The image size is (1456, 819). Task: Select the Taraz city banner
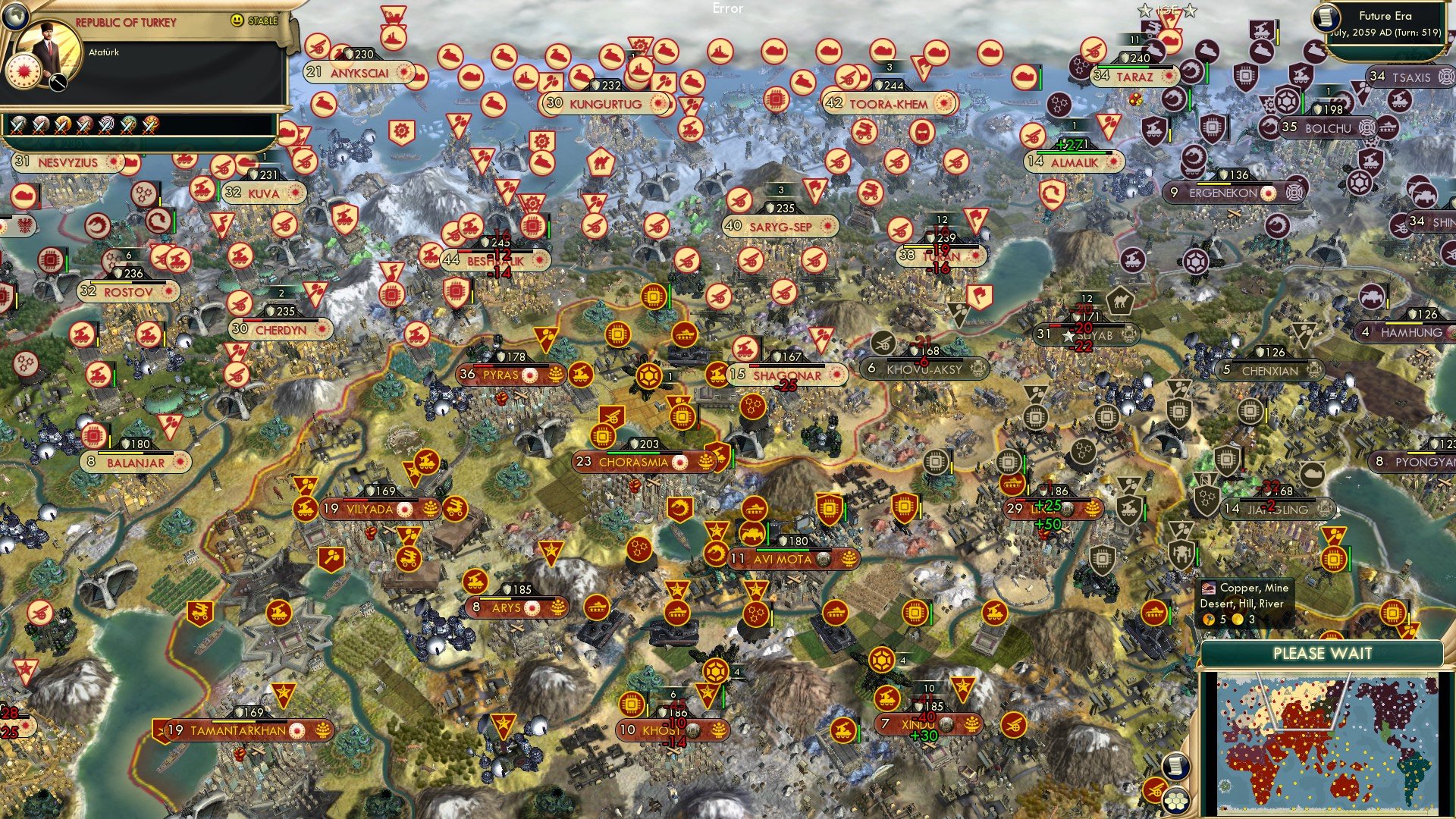pyautogui.click(x=1135, y=77)
